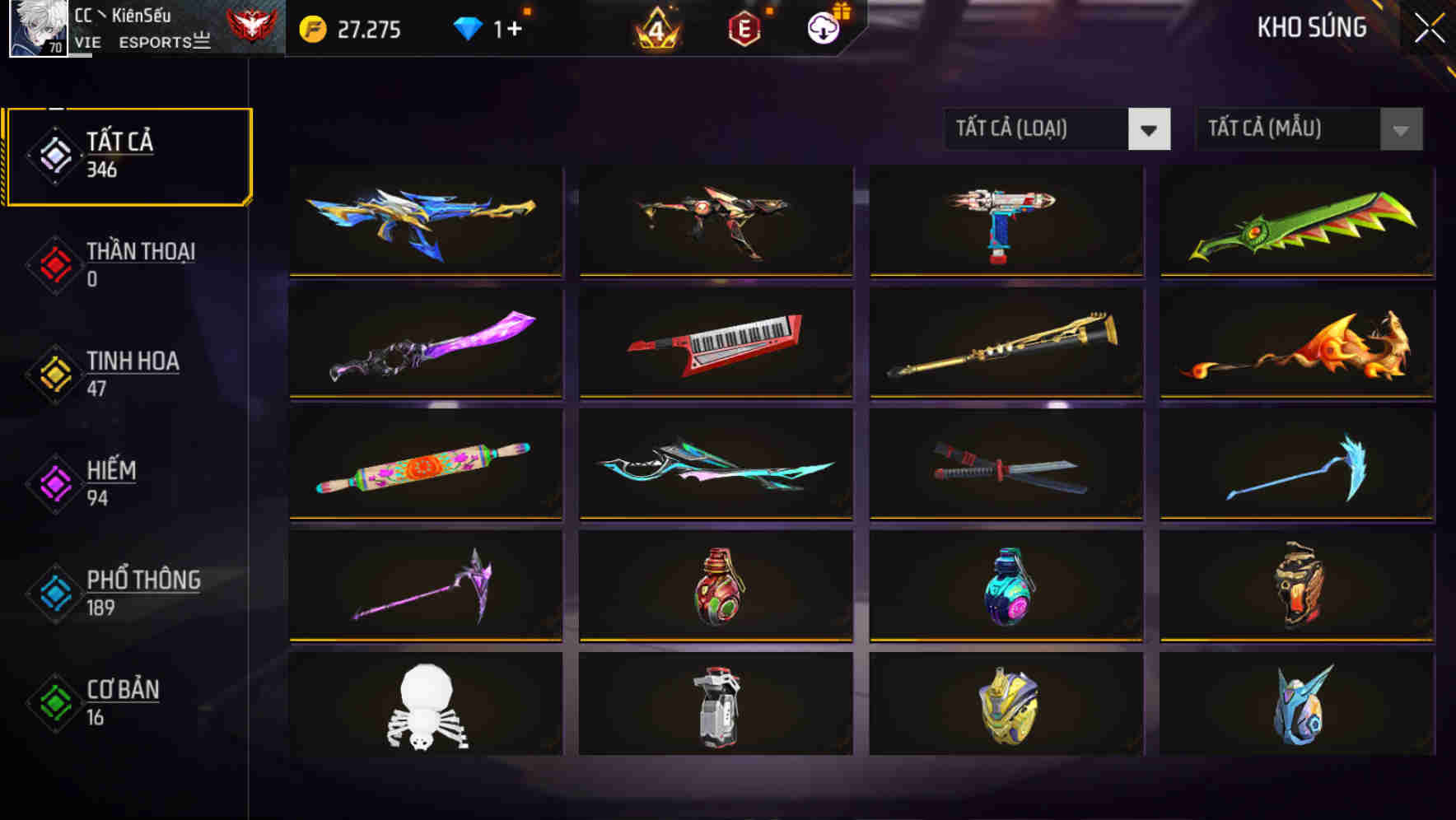Click the player avatar picture
Viewport: 1456px width, 820px height.
tap(35, 29)
